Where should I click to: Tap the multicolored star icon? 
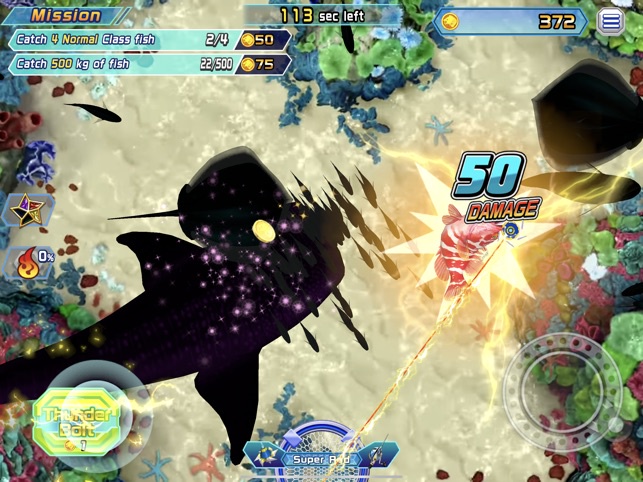click(x=25, y=211)
